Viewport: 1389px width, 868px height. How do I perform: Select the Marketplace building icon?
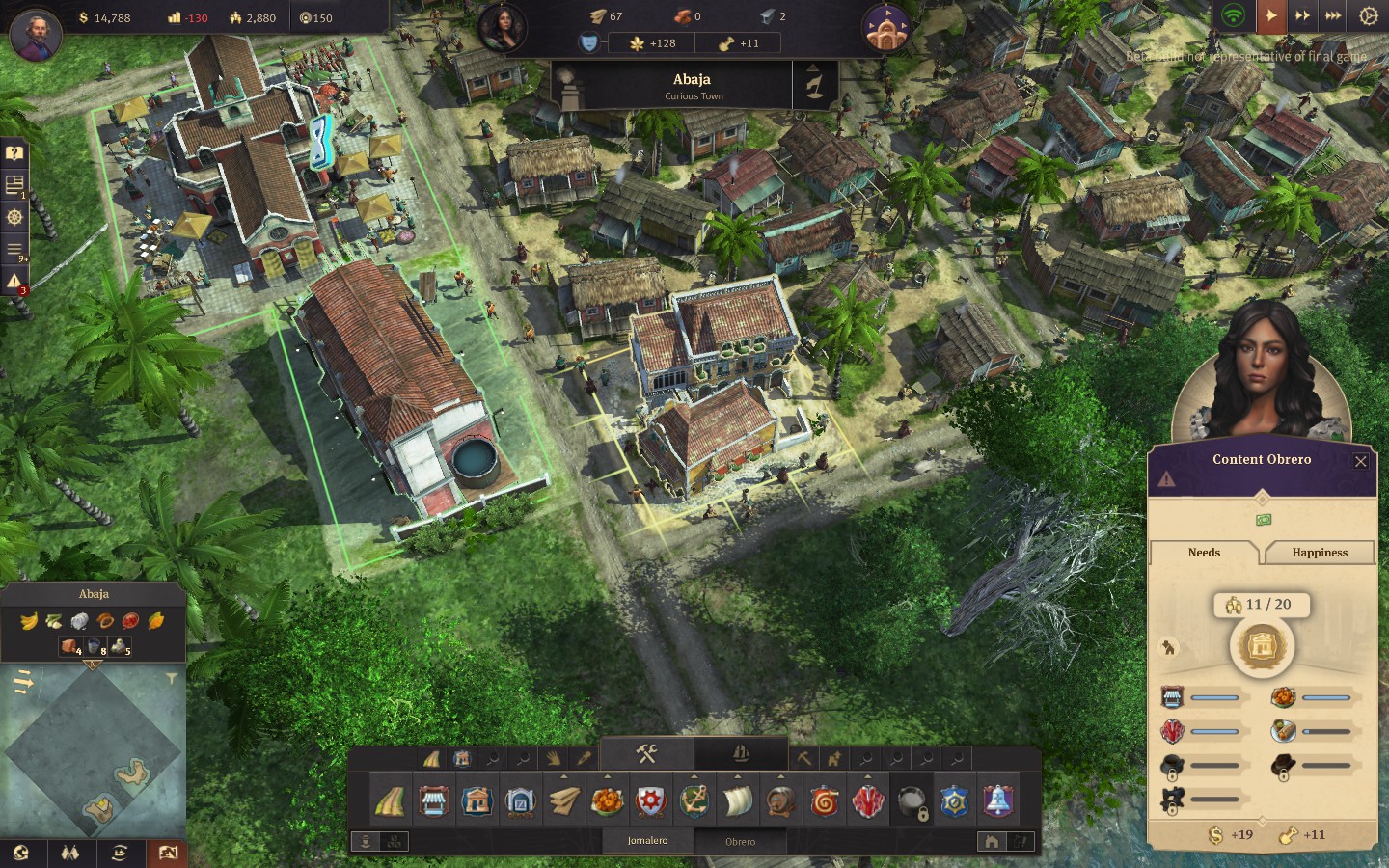[433, 801]
